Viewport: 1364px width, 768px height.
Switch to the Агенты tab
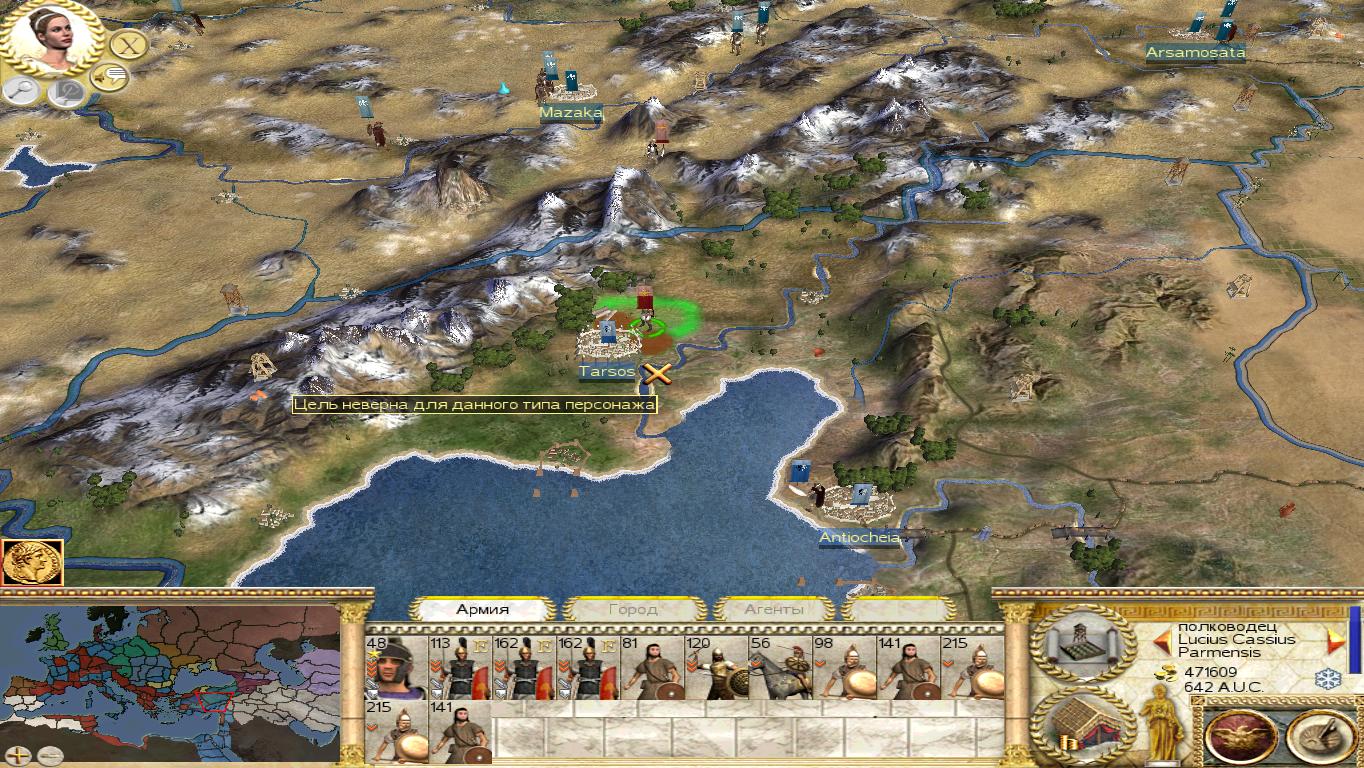click(773, 609)
